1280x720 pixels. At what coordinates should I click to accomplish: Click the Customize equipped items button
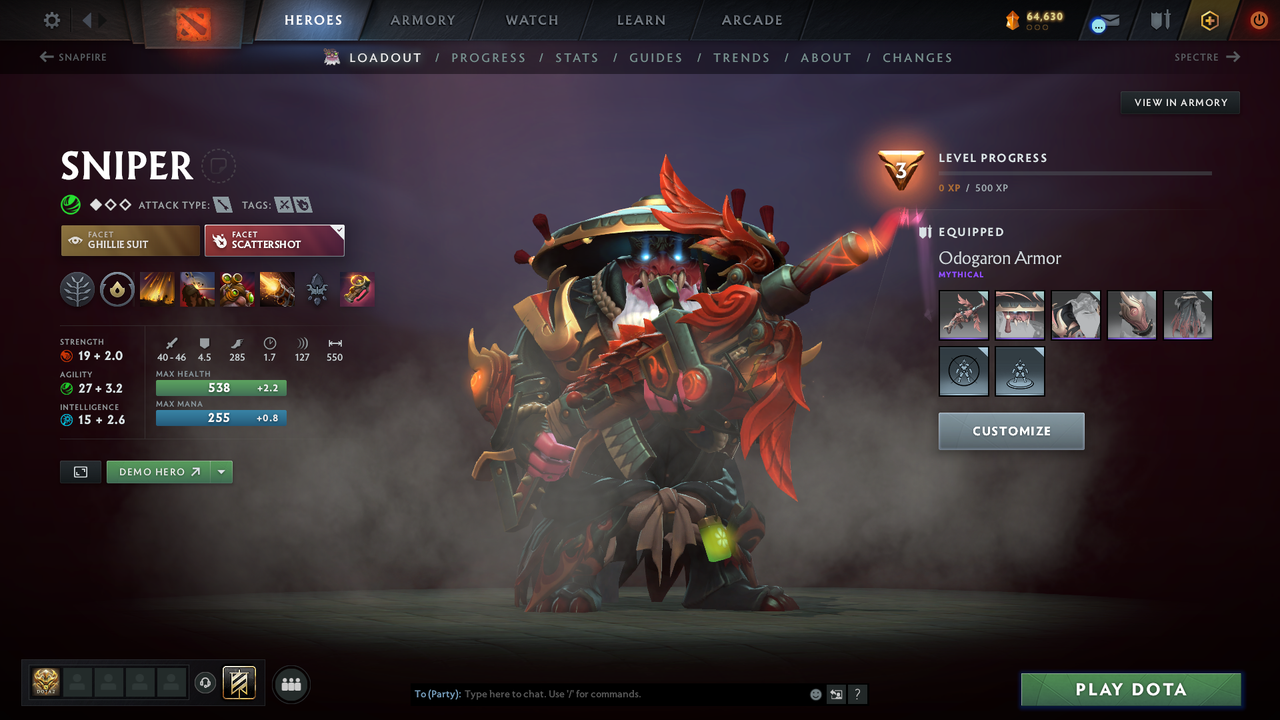tap(1011, 431)
